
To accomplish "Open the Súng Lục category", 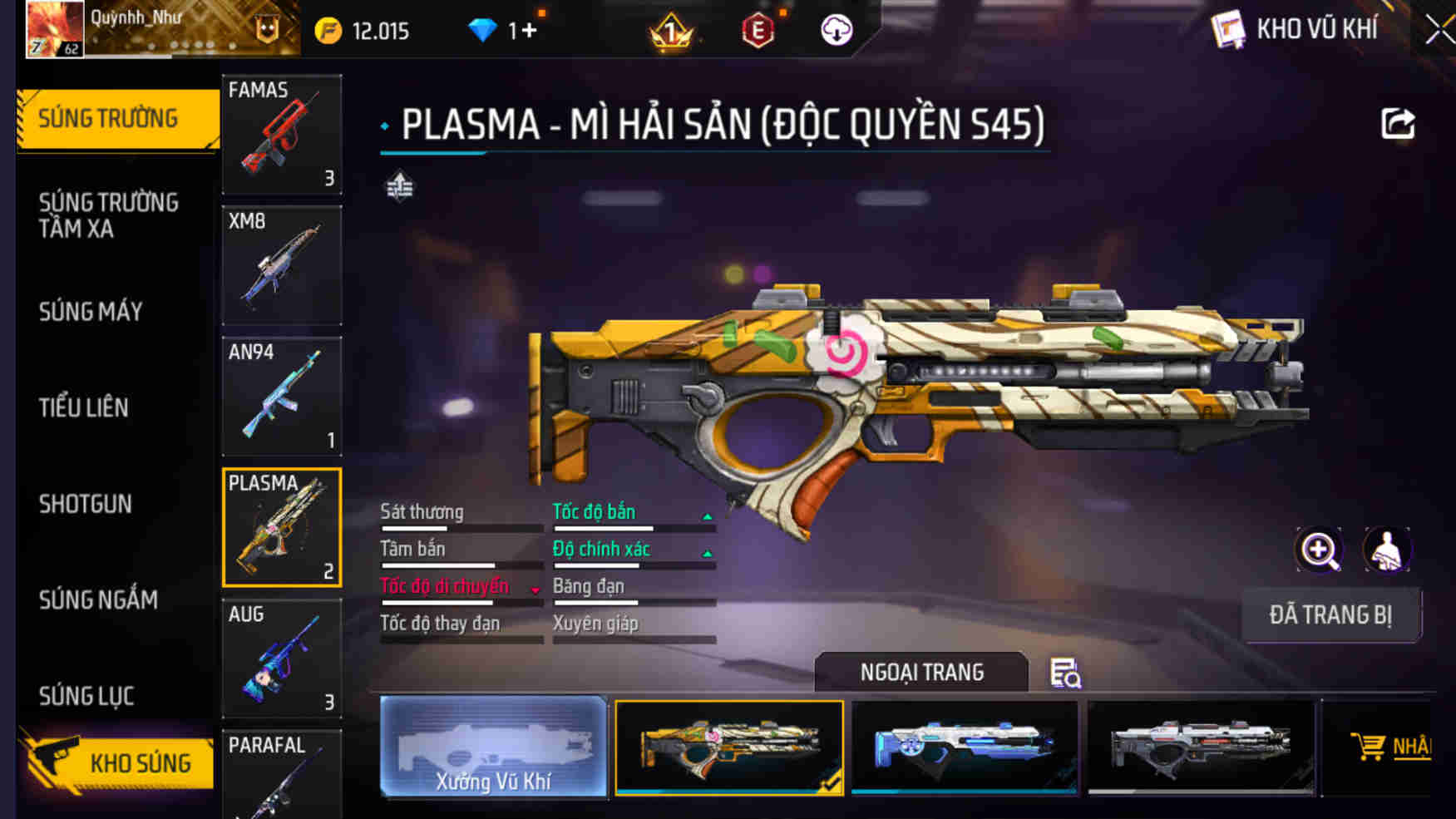I will tap(86, 696).
